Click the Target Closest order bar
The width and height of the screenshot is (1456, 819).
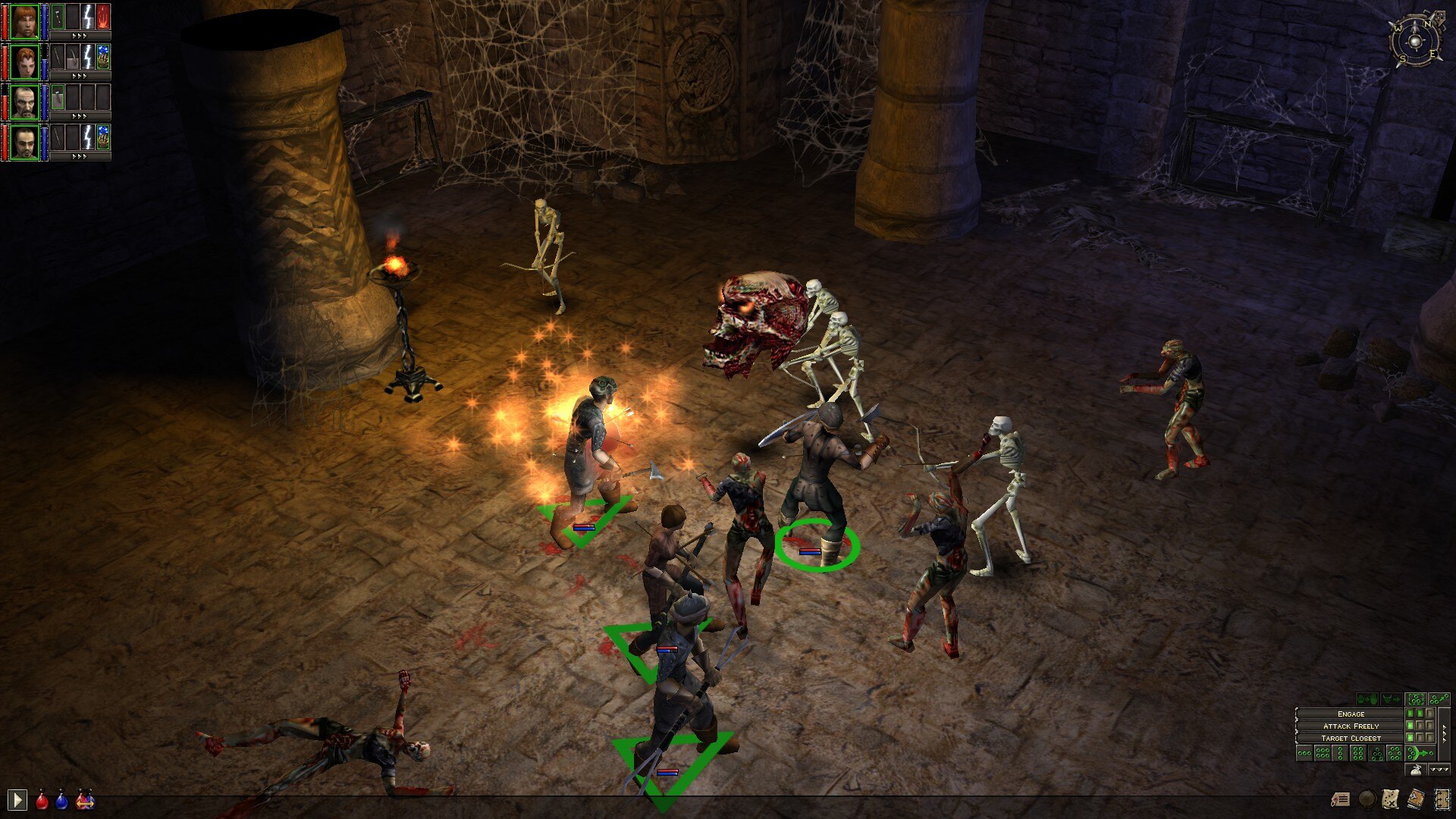[1350, 738]
